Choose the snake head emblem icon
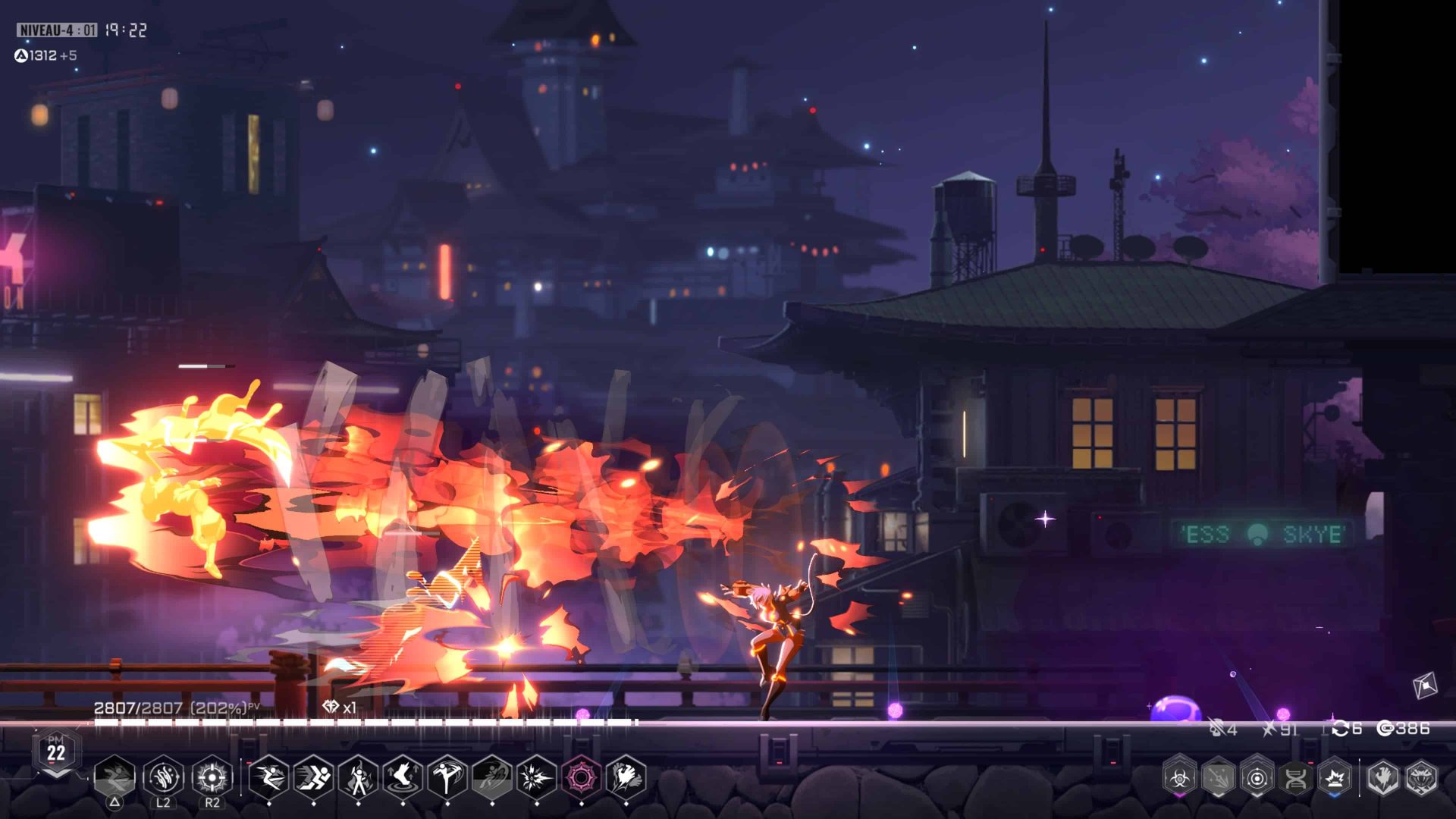Image resolution: width=1456 pixels, height=819 pixels. click(x=1421, y=777)
